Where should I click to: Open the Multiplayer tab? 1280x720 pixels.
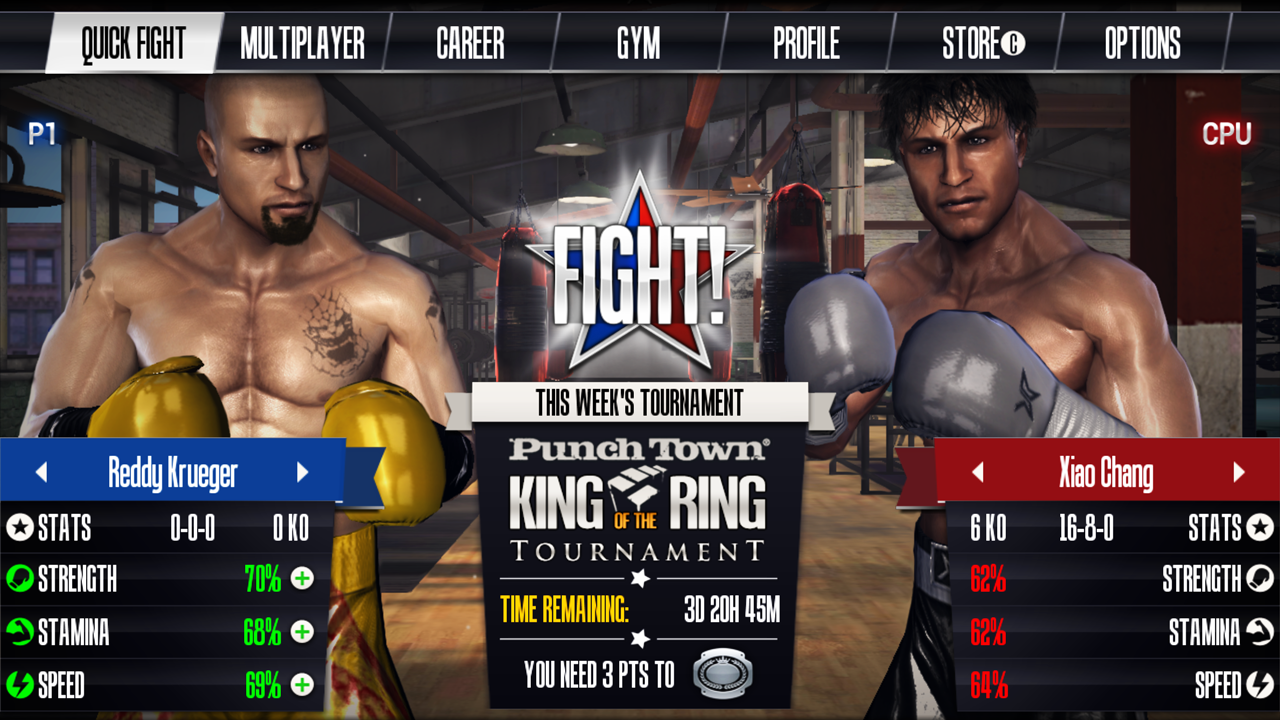pyautogui.click(x=302, y=43)
